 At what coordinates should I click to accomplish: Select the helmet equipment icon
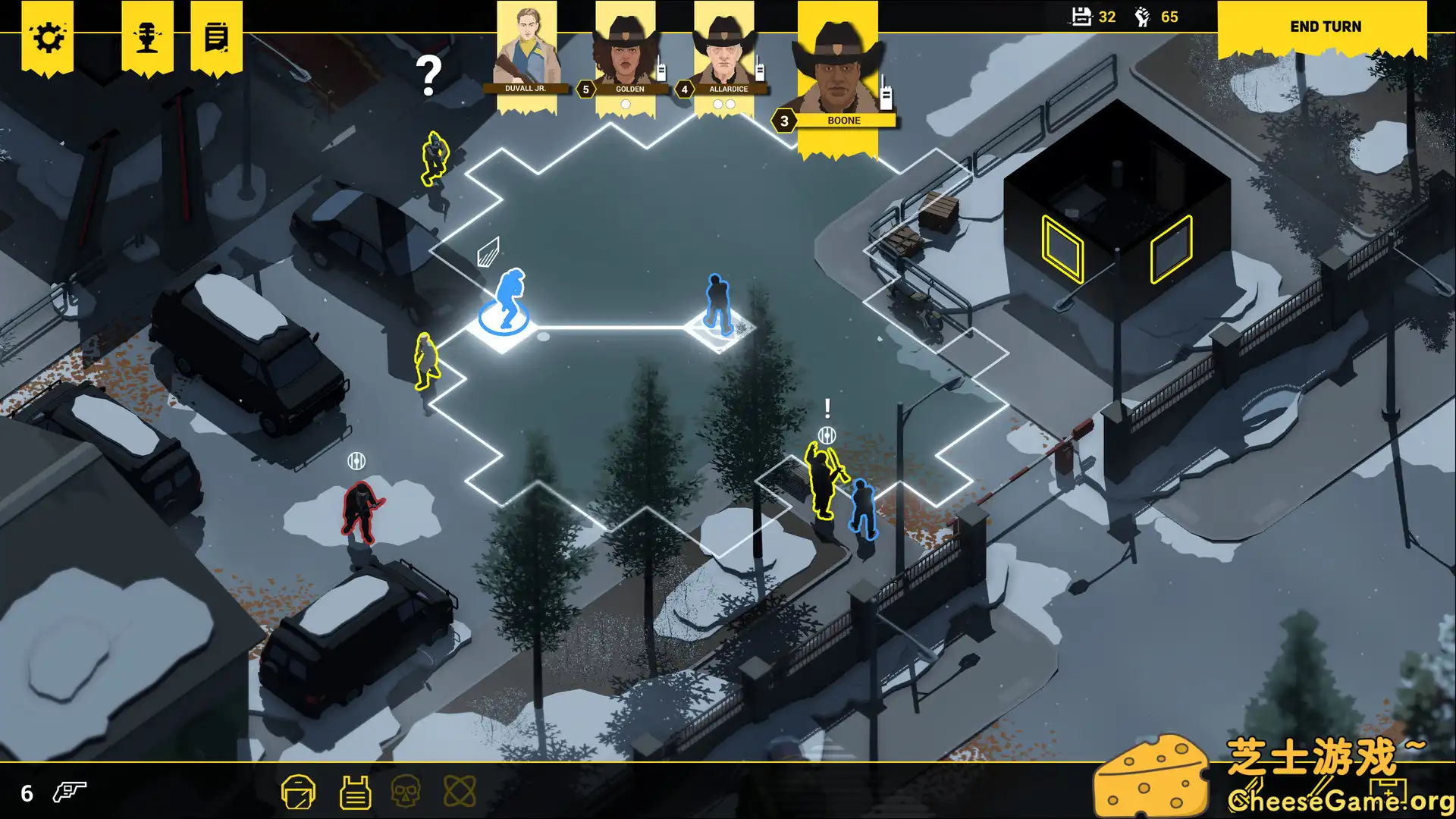pos(299,791)
